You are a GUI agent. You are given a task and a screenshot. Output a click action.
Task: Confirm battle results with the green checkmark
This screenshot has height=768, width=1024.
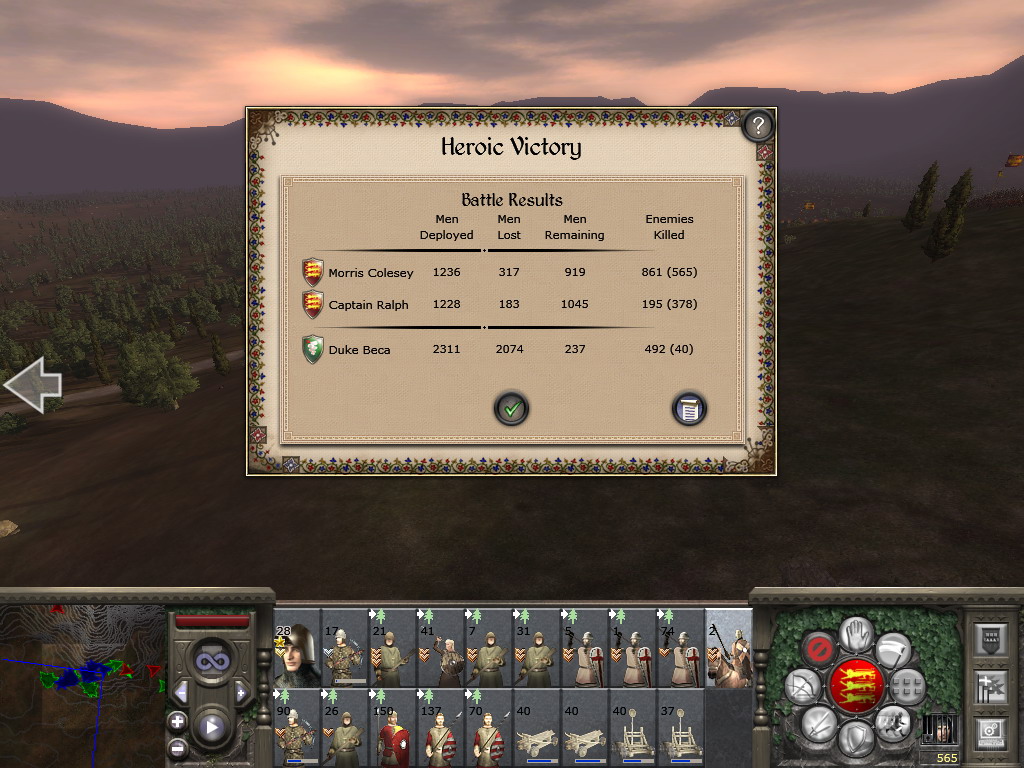click(511, 408)
